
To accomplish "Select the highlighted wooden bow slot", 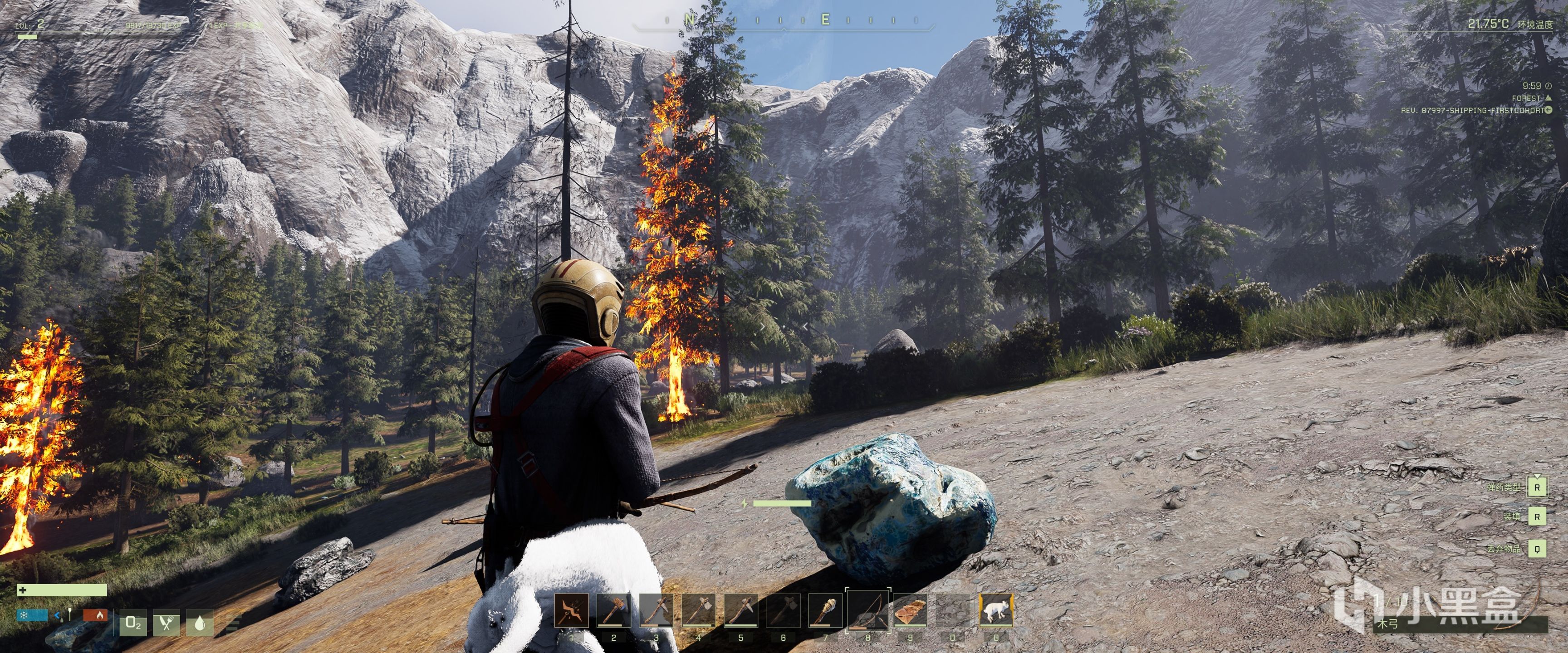I will 868,610.
